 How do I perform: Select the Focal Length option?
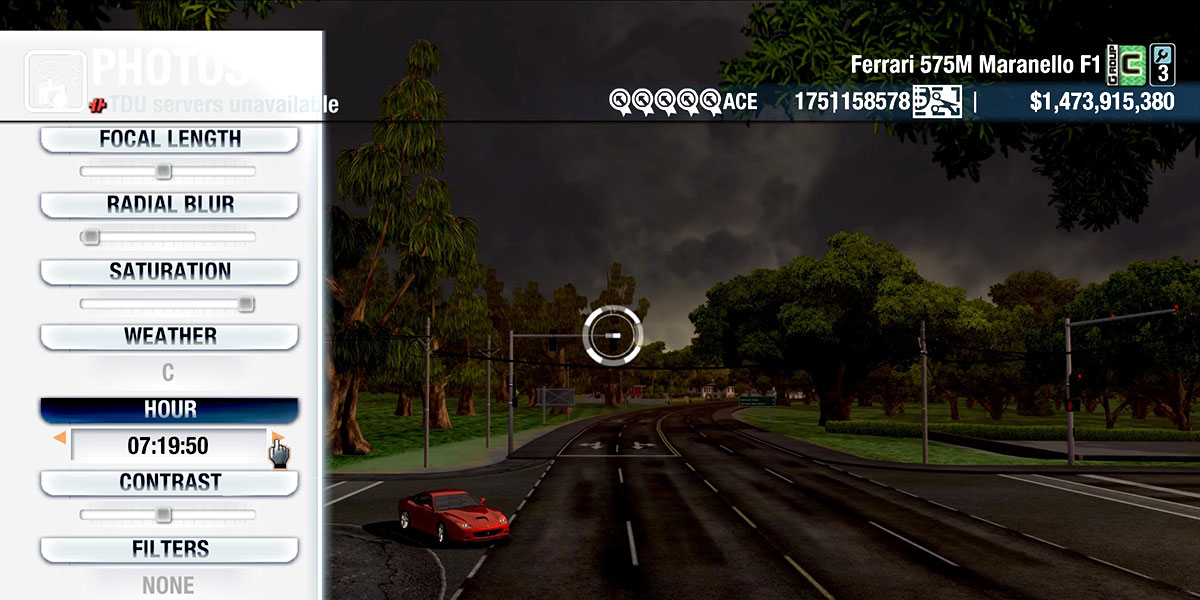click(x=169, y=139)
